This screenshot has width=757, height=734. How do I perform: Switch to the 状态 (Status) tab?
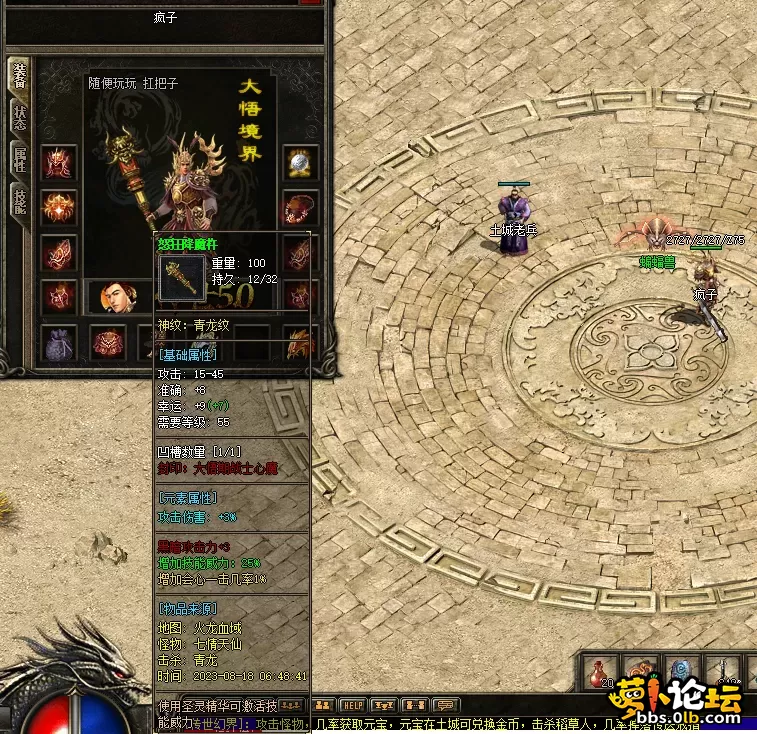(19, 116)
